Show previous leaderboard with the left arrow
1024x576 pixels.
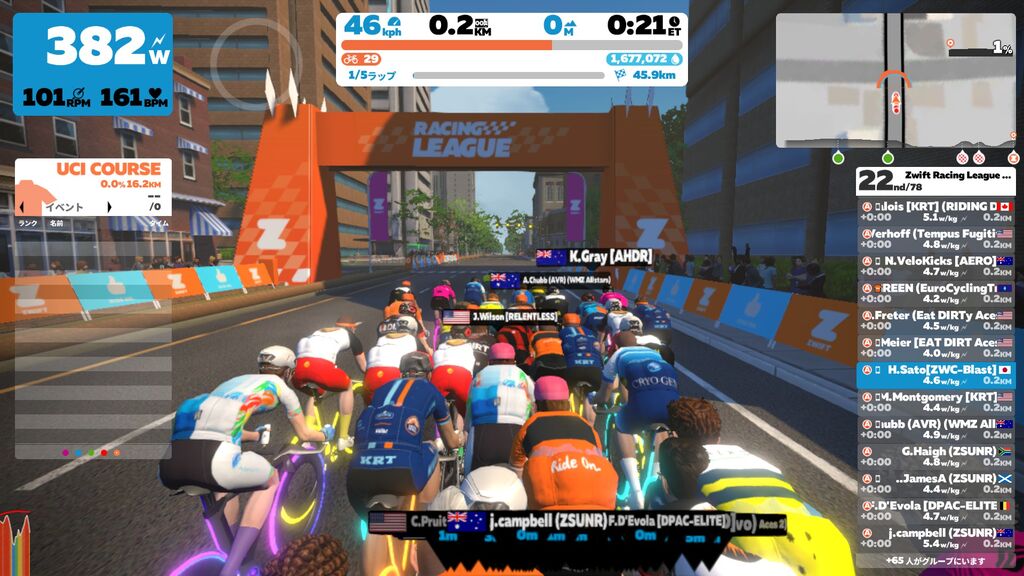[x=22, y=207]
